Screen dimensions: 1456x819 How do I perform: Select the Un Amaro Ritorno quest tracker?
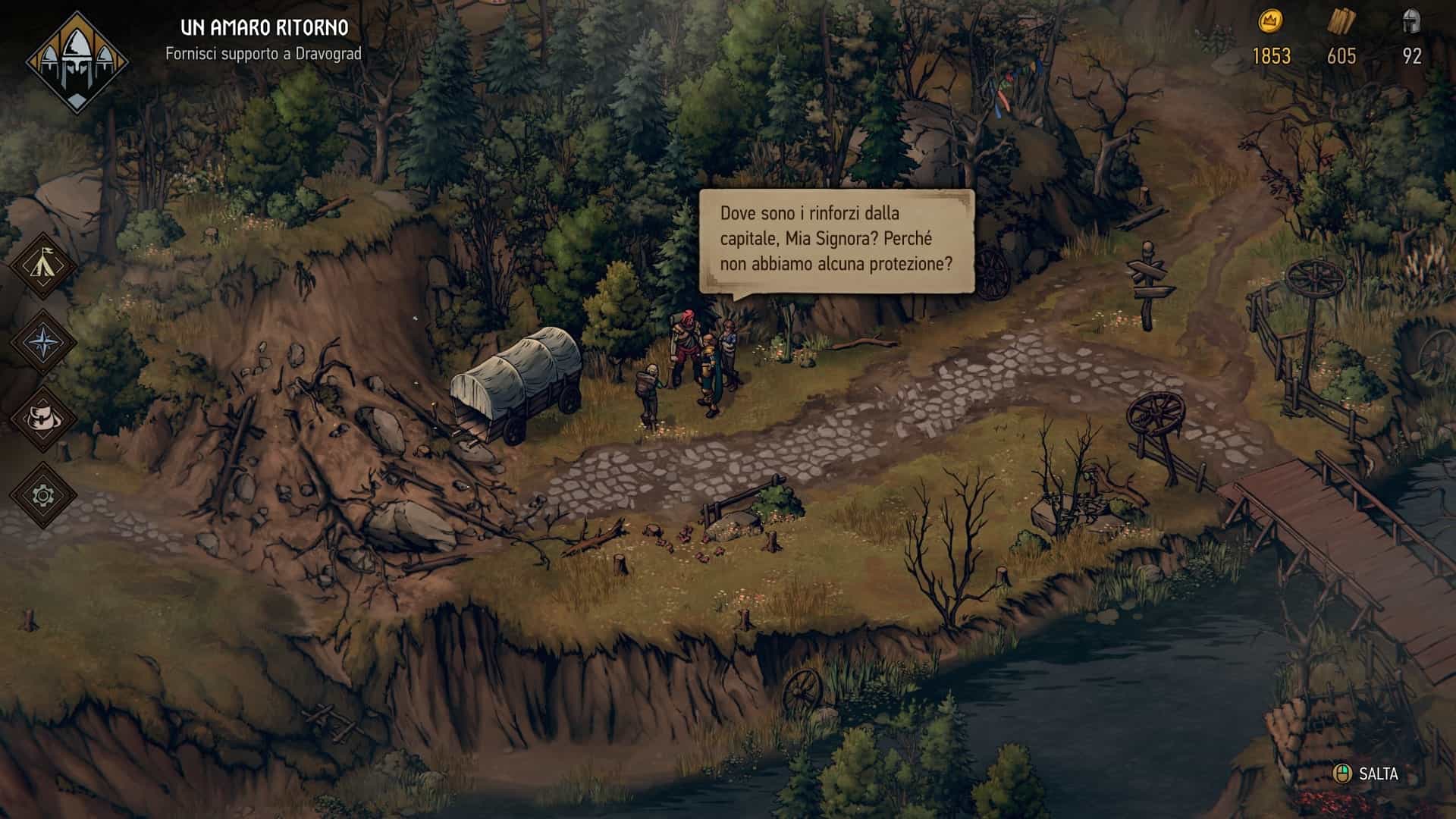[x=264, y=39]
